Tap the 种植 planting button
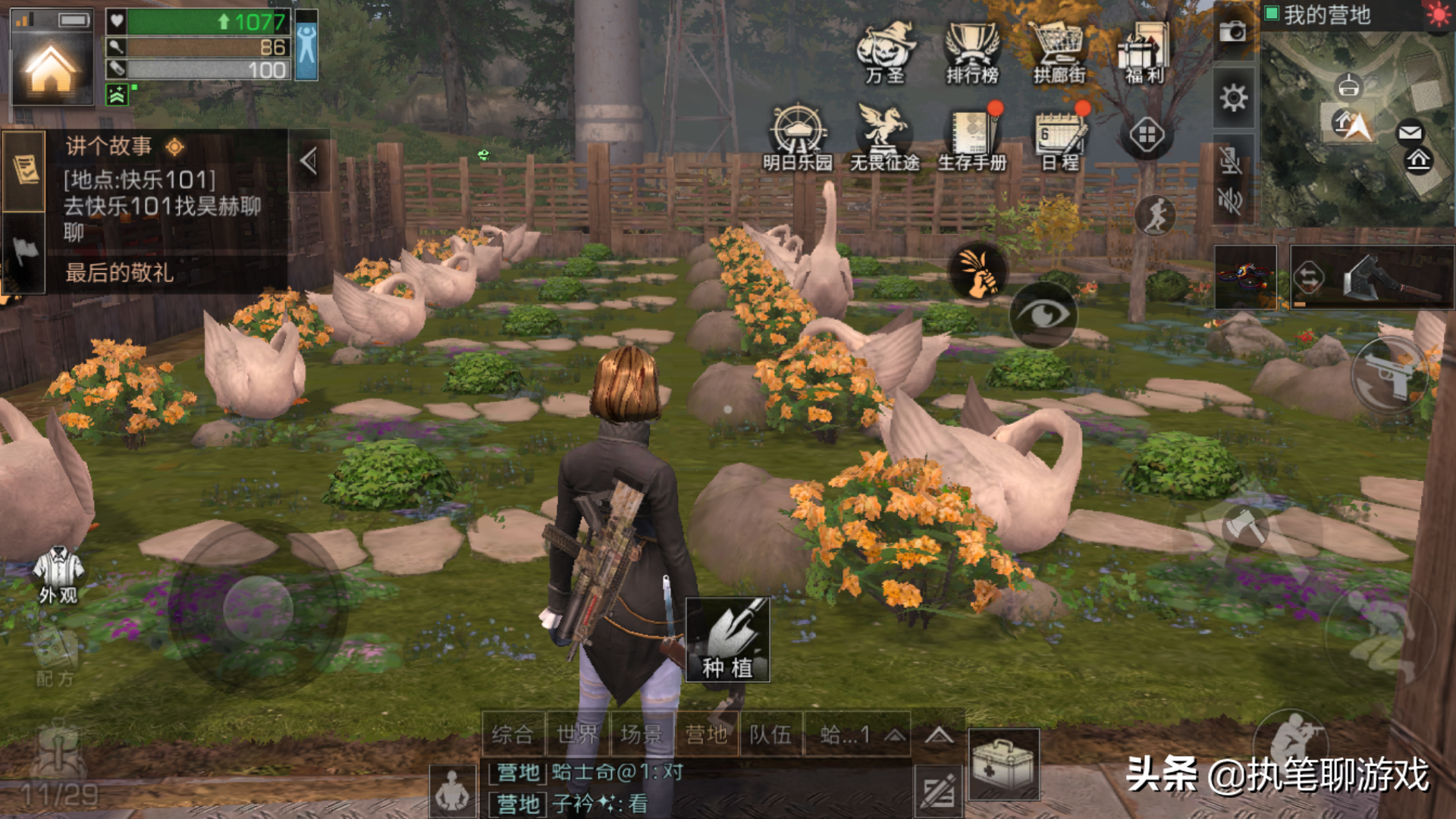The height and width of the screenshot is (819, 1456). [x=727, y=639]
